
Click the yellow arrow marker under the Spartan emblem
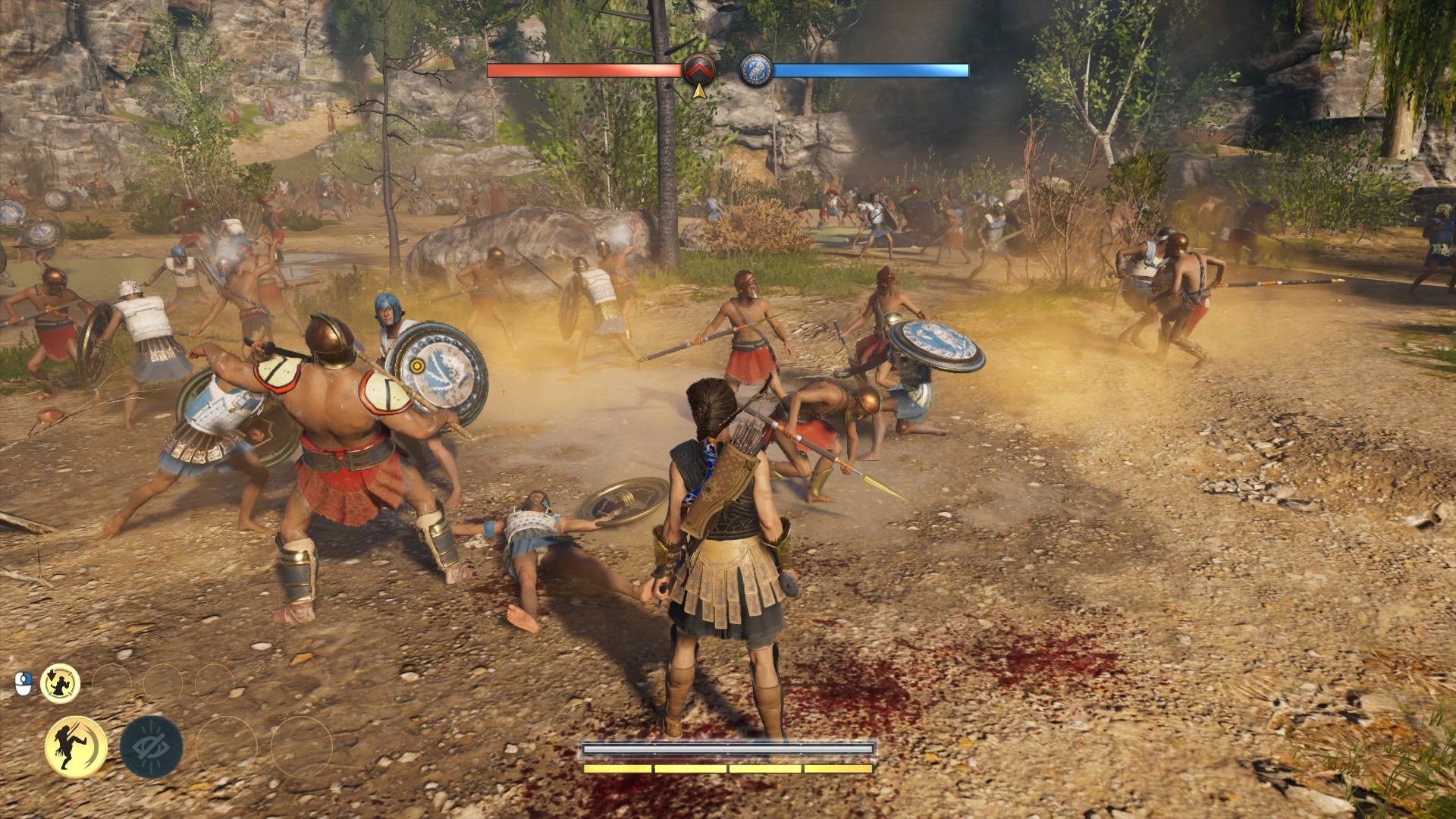pyautogui.click(x=698, y=91)
